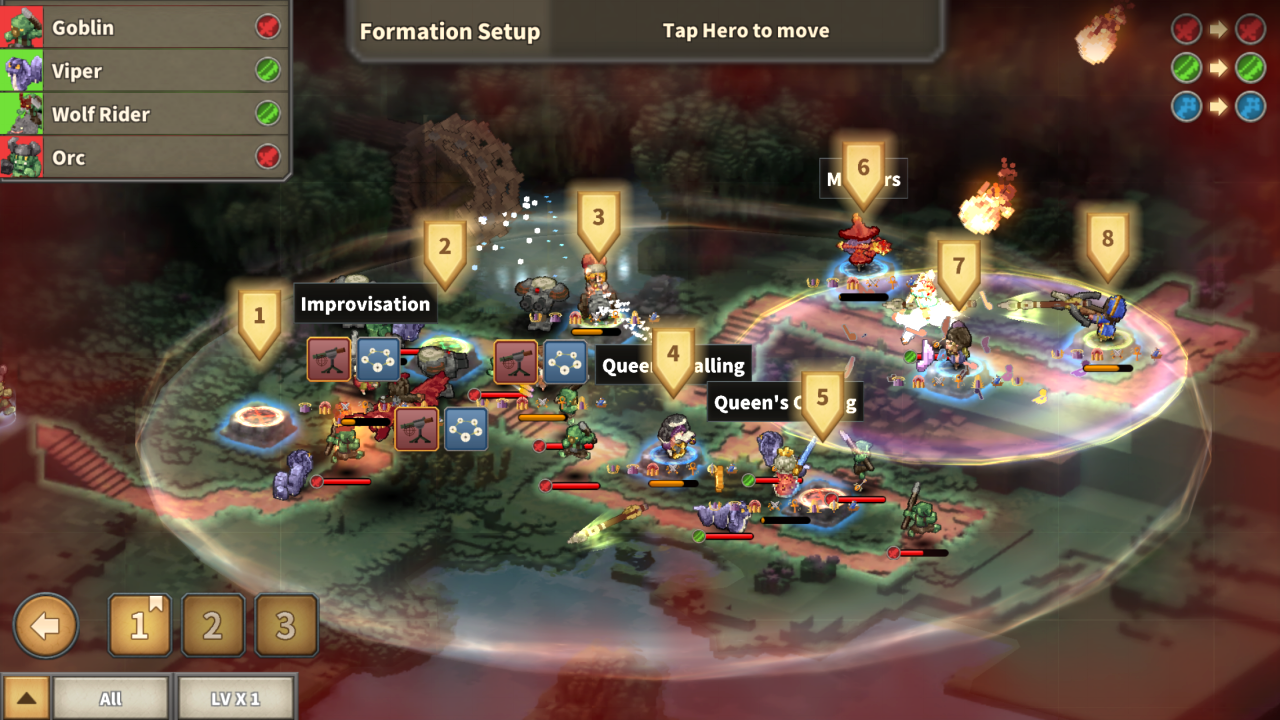
Task: Tap the red sword icon at top right
Action: point(1186,29)
